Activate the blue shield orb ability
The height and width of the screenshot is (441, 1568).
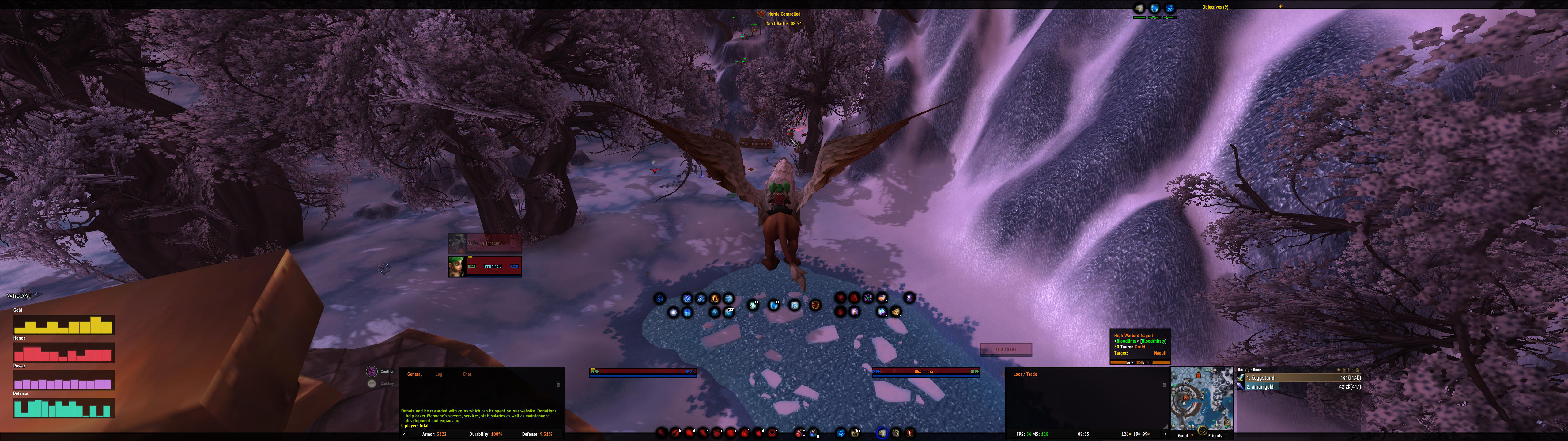tap(773, 305)
